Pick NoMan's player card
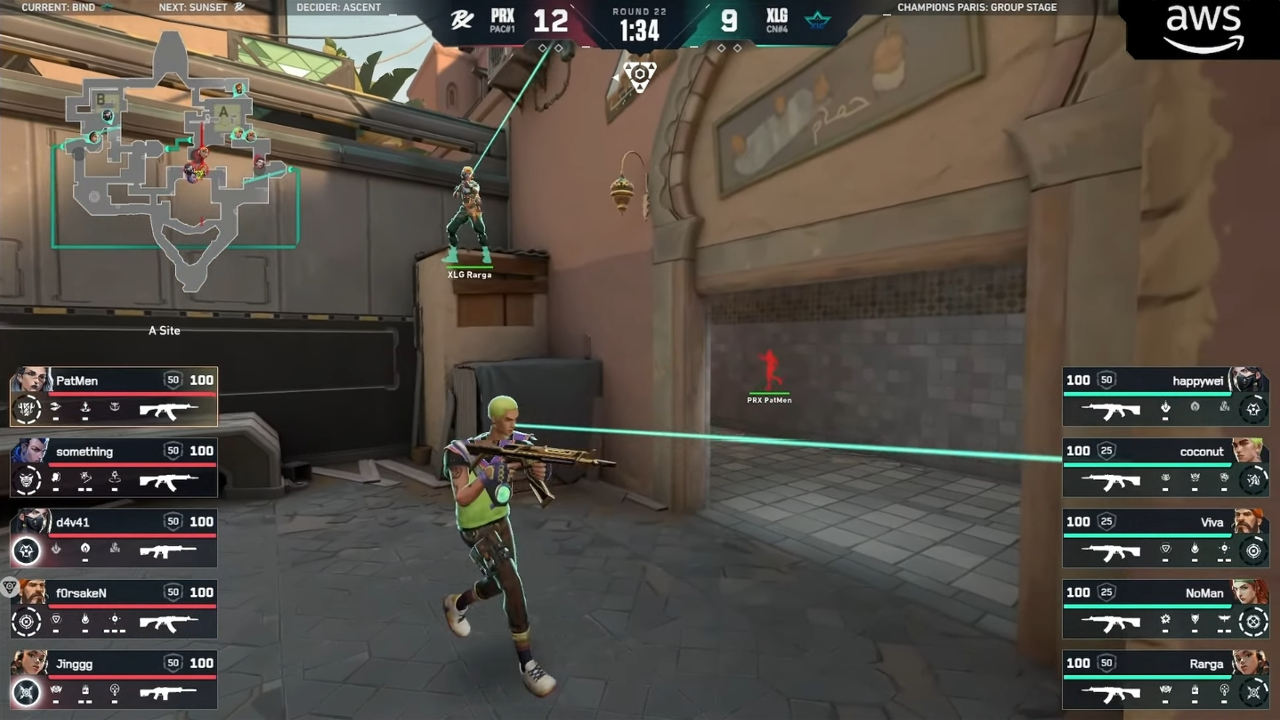 pyautogui.click(x=1165, y=609)
